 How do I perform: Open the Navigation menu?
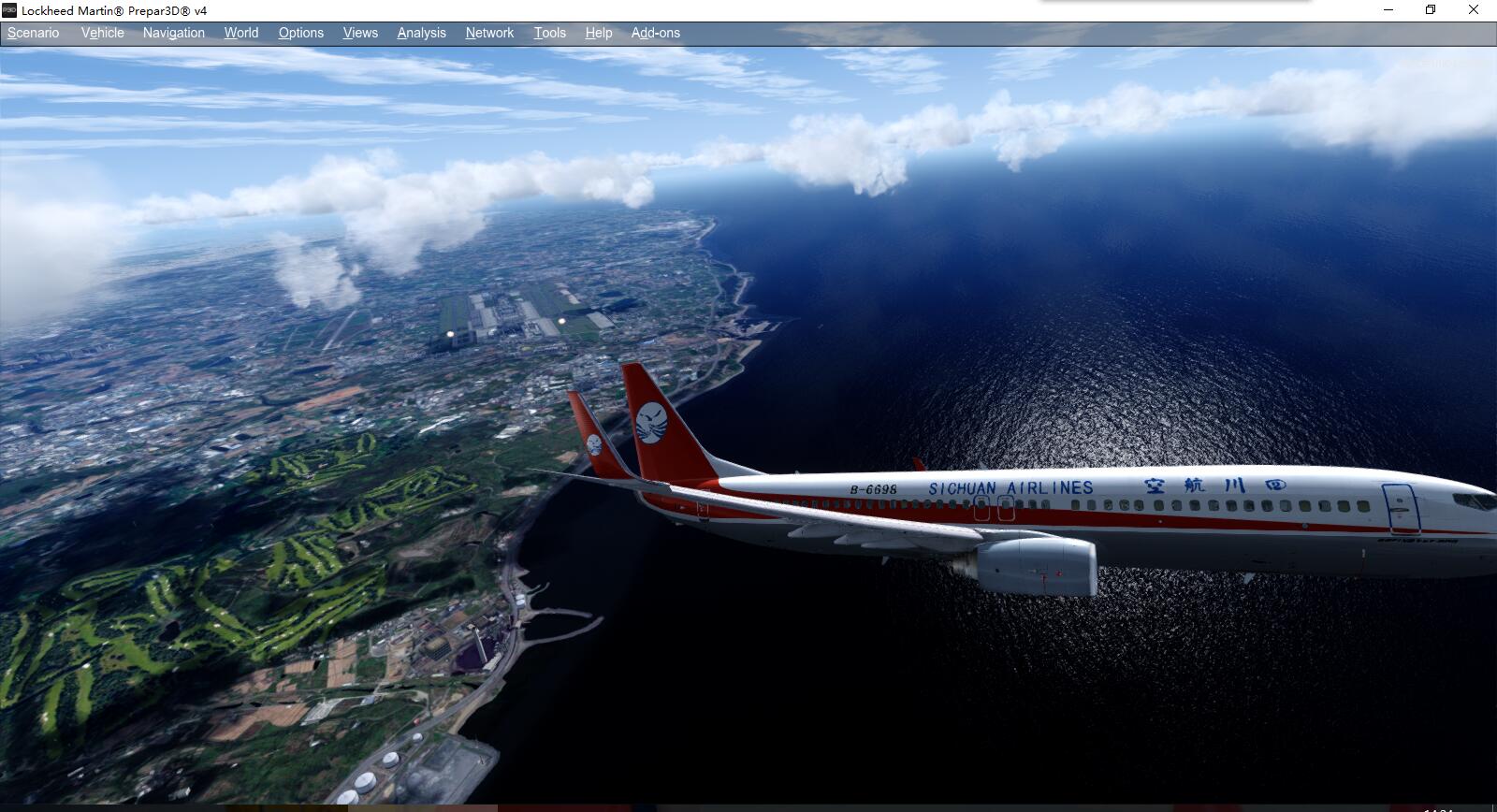click(173, 32)
